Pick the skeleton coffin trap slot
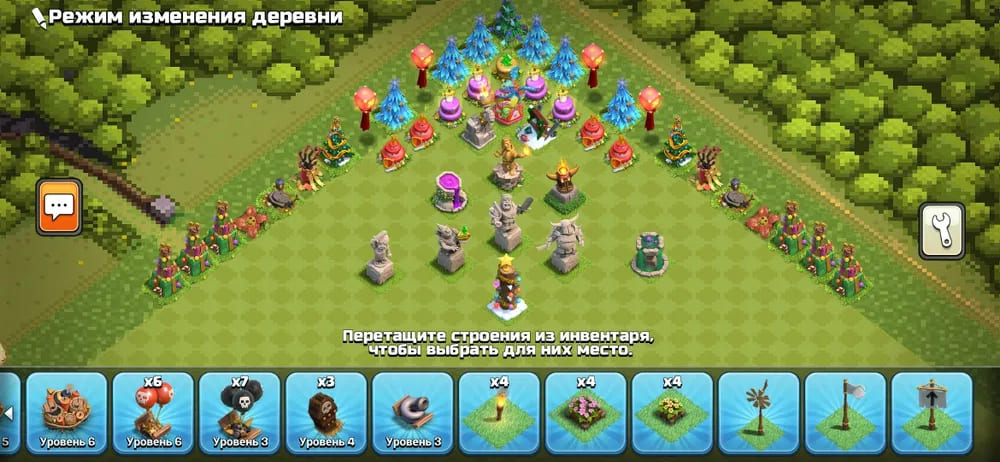Image resolution: width=1000 pixels, height=462 pixels. (x=326, y=412)
